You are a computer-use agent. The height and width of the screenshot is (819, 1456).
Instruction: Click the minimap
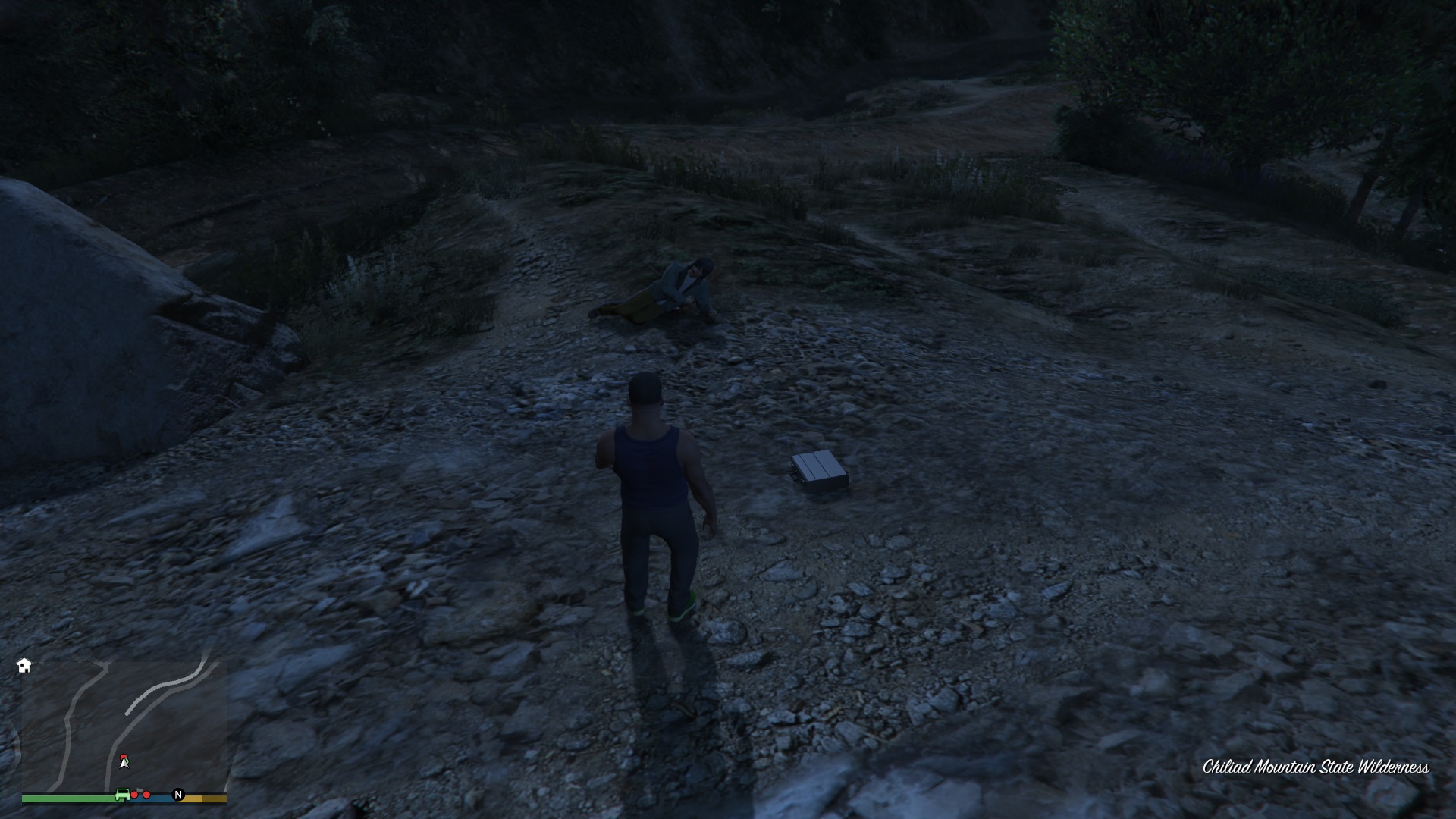124,726
